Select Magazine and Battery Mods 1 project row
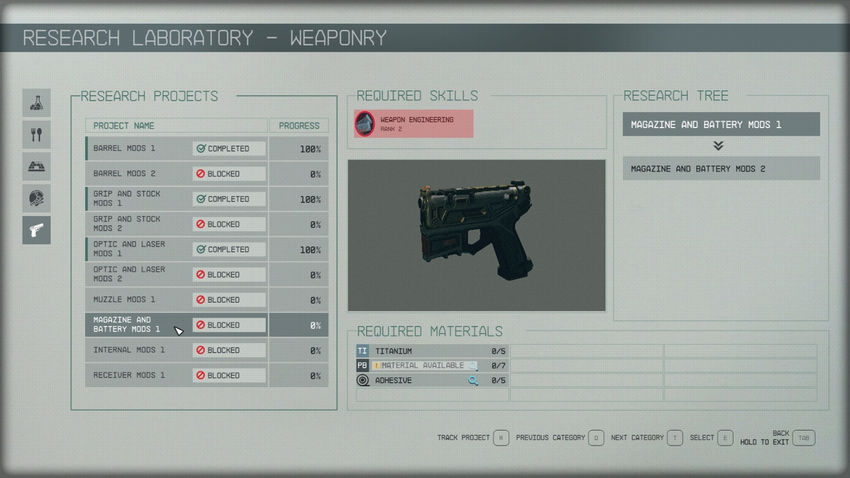The width and height of the screenshot is (850, 478). [x=176, y=325]
